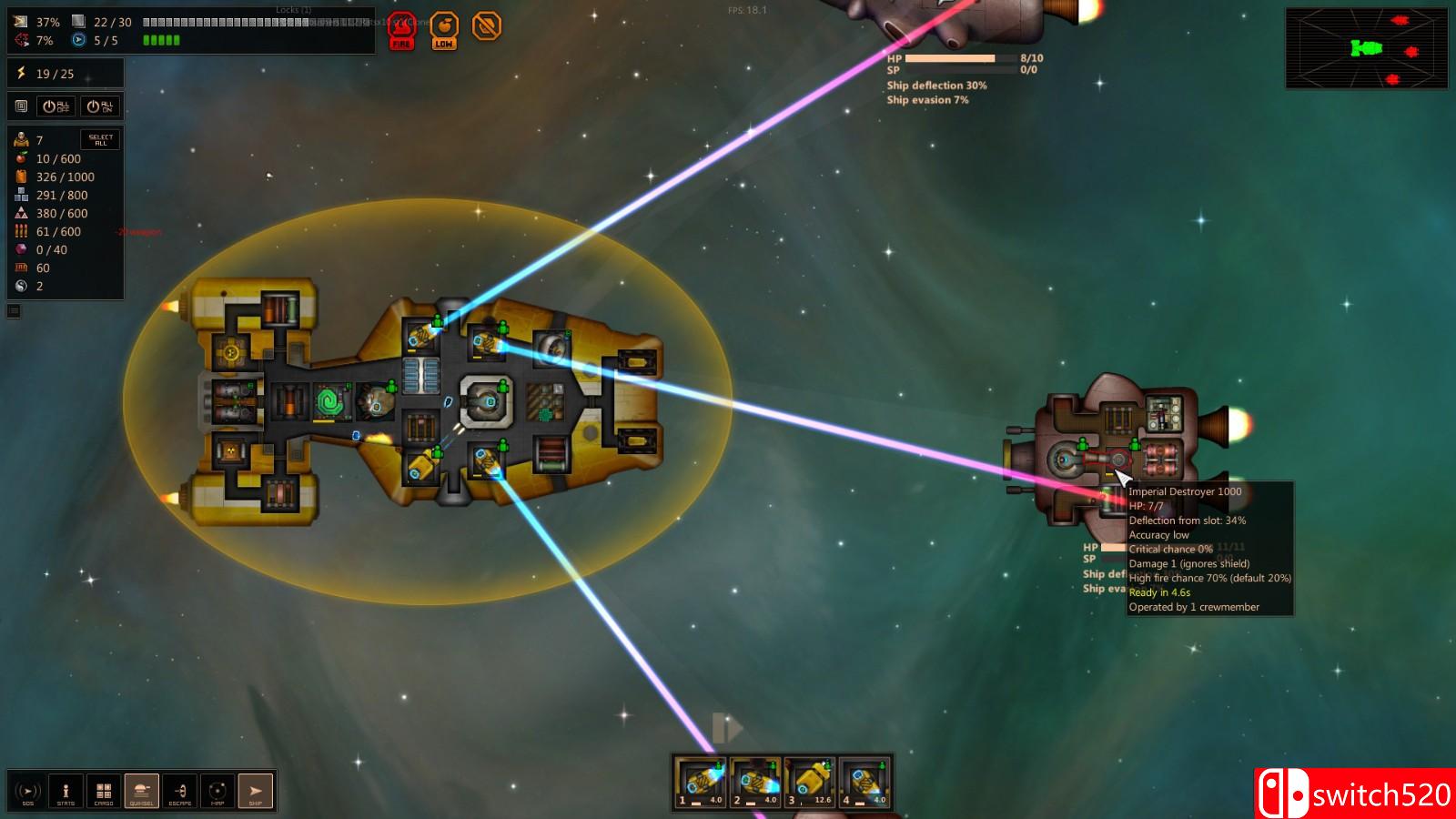Click the red Fire warning icon
Image resolution: width=1456 pixels, height=819 pixels.
point(401,30)
